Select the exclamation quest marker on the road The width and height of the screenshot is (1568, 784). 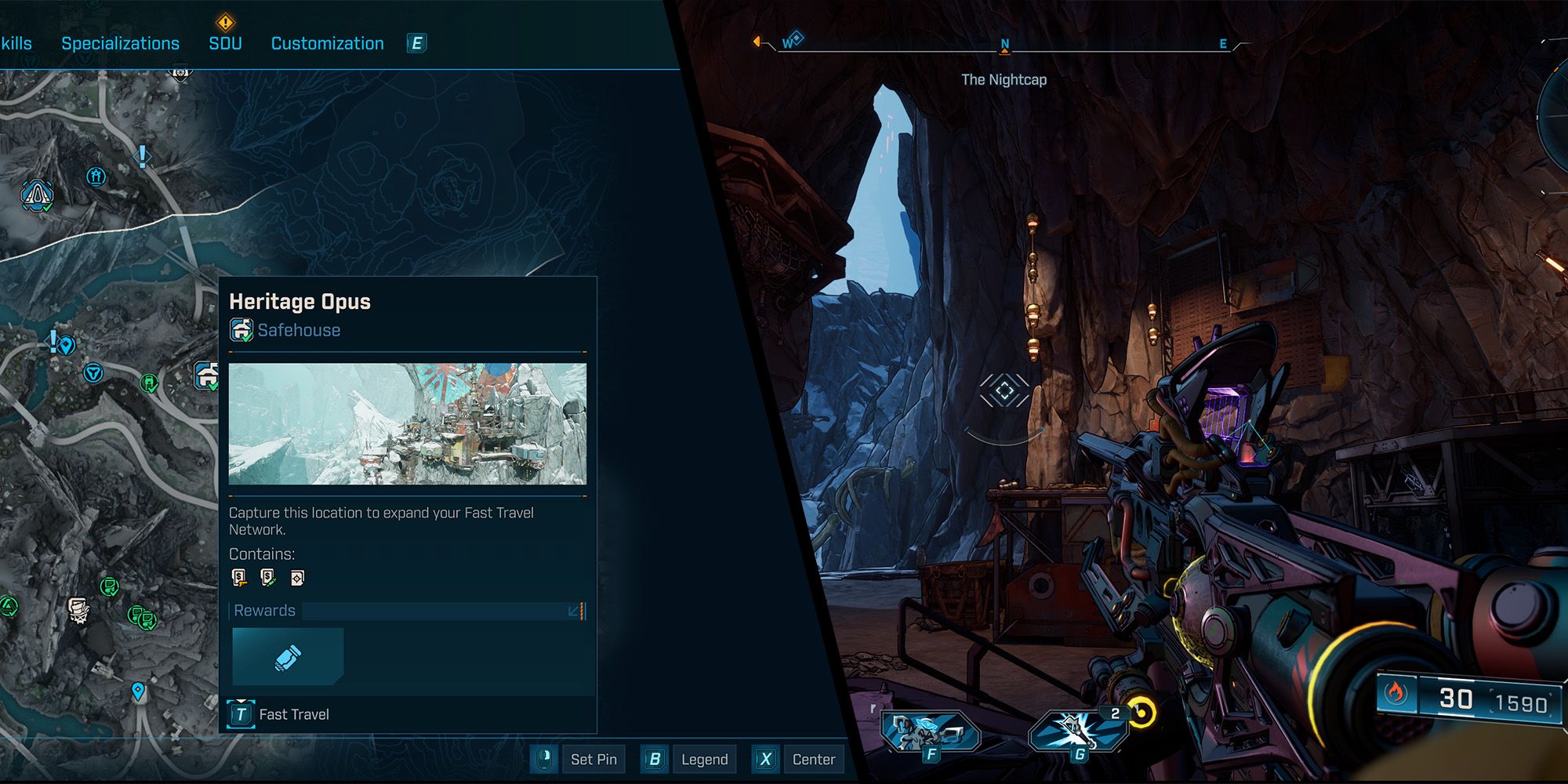[x=142, y=156]
